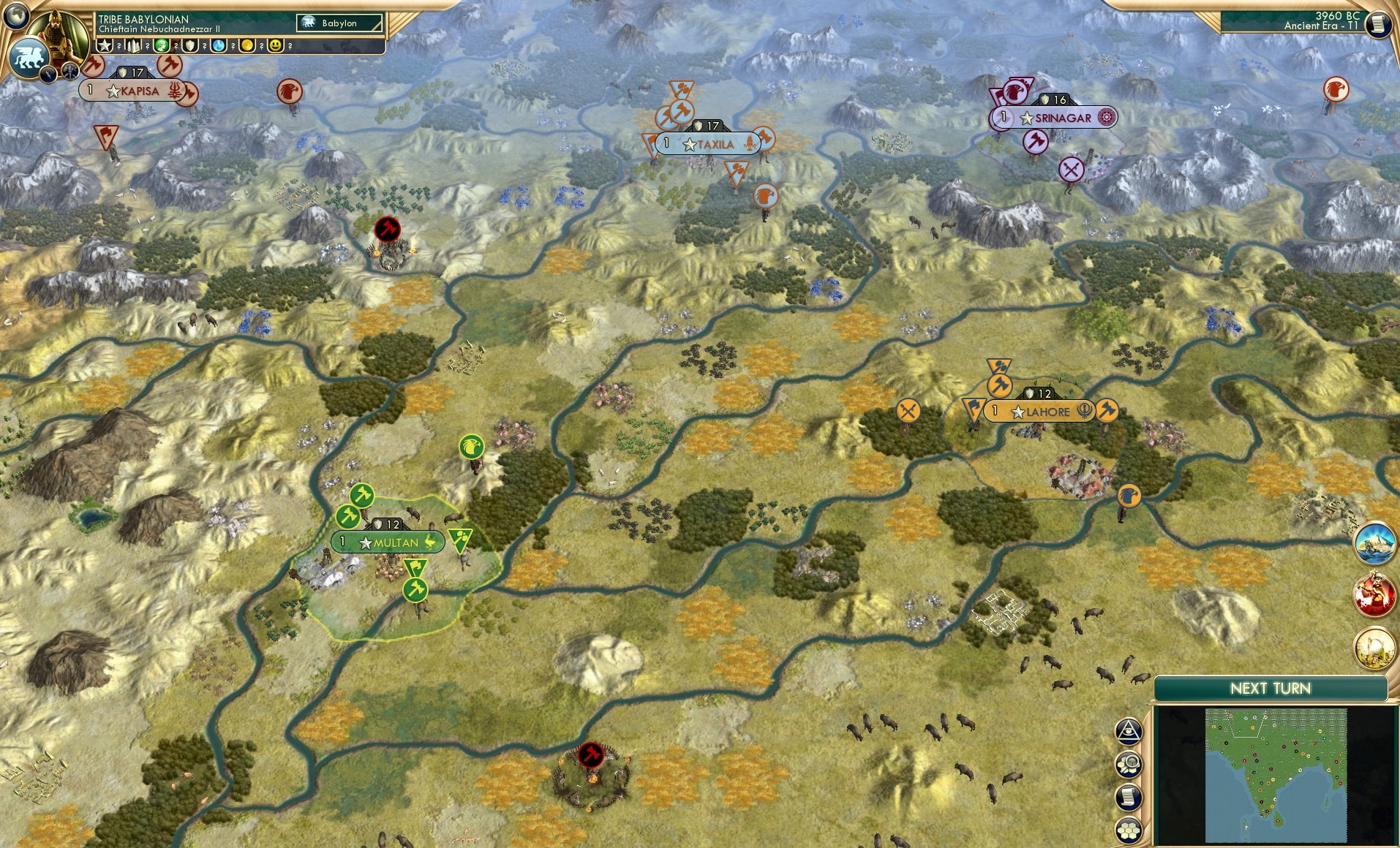Toggle strategic view near the minimap
Image resolution: width=1400 pixels, height=848 pixels.
[1129, 730]
